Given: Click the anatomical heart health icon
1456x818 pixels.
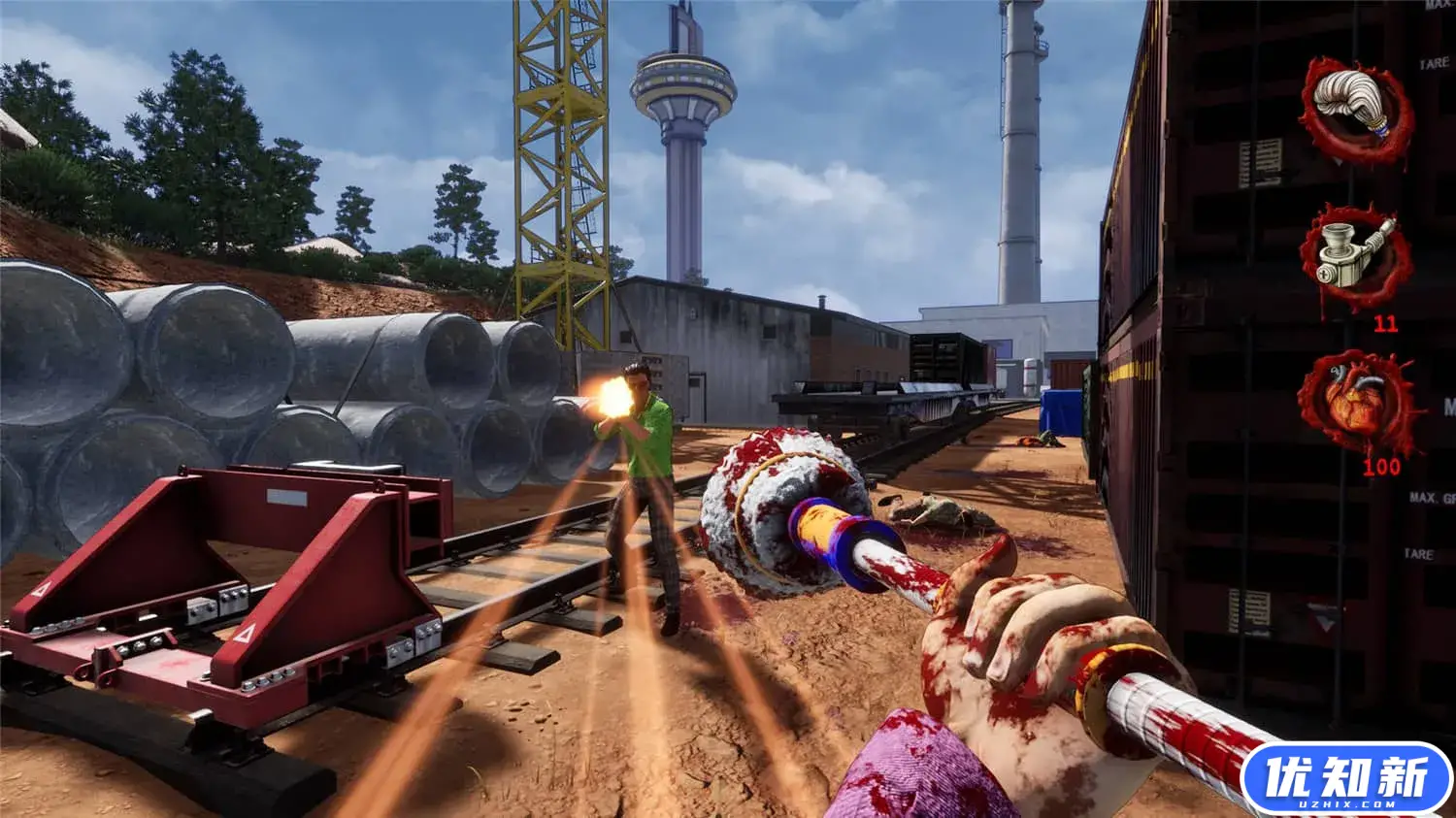Looking at the screenshot, I should tap(1358, 403).
